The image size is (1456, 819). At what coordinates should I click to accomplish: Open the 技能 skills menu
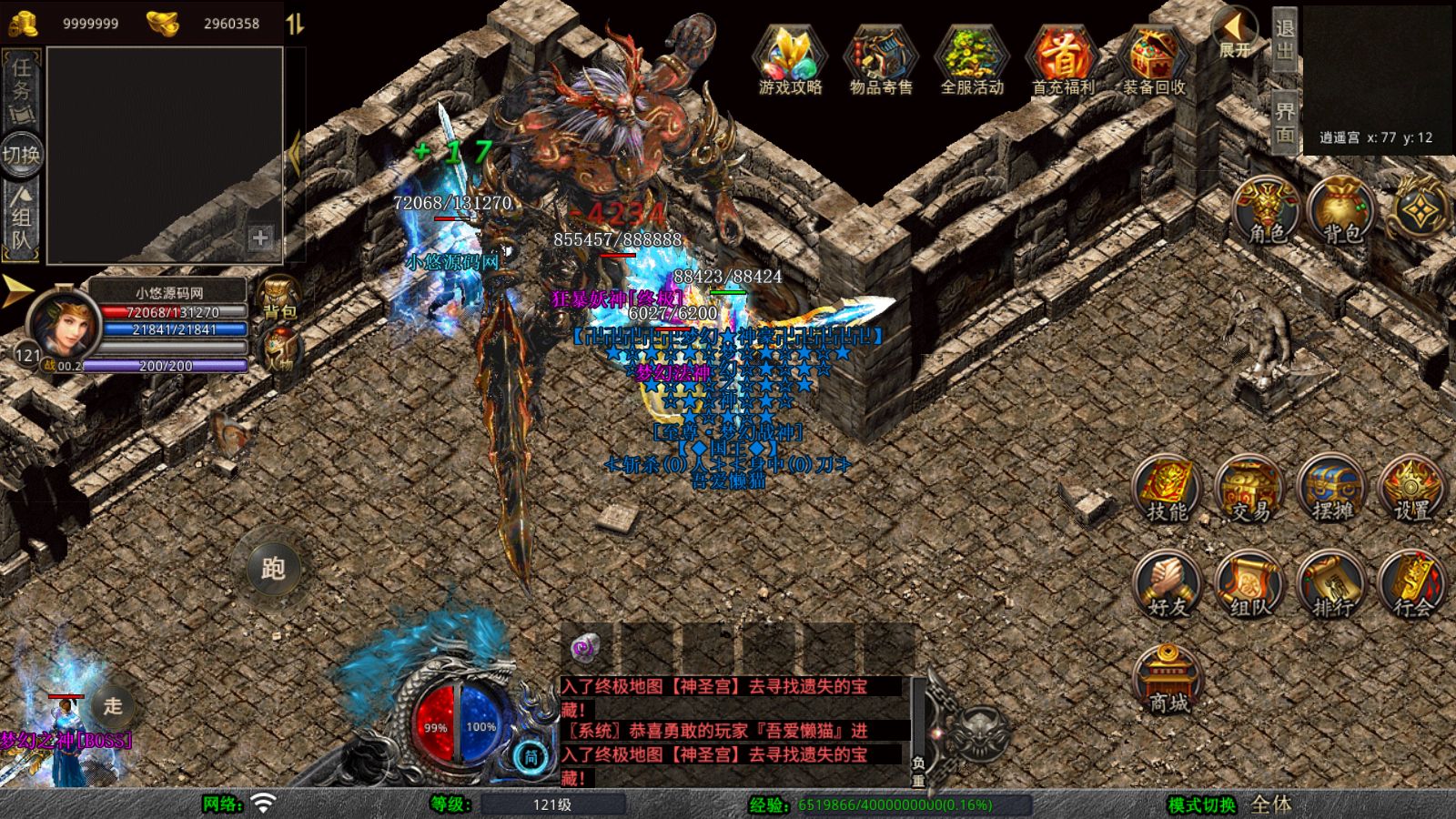point(1167,490)
